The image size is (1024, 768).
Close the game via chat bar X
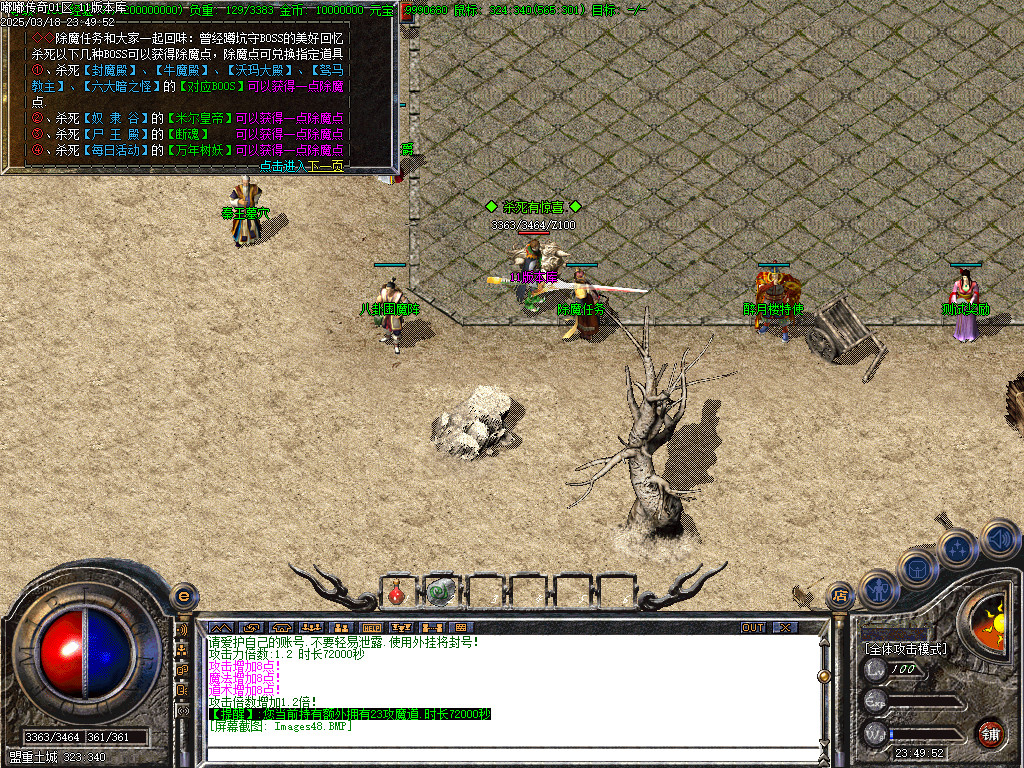click(786, 627)
